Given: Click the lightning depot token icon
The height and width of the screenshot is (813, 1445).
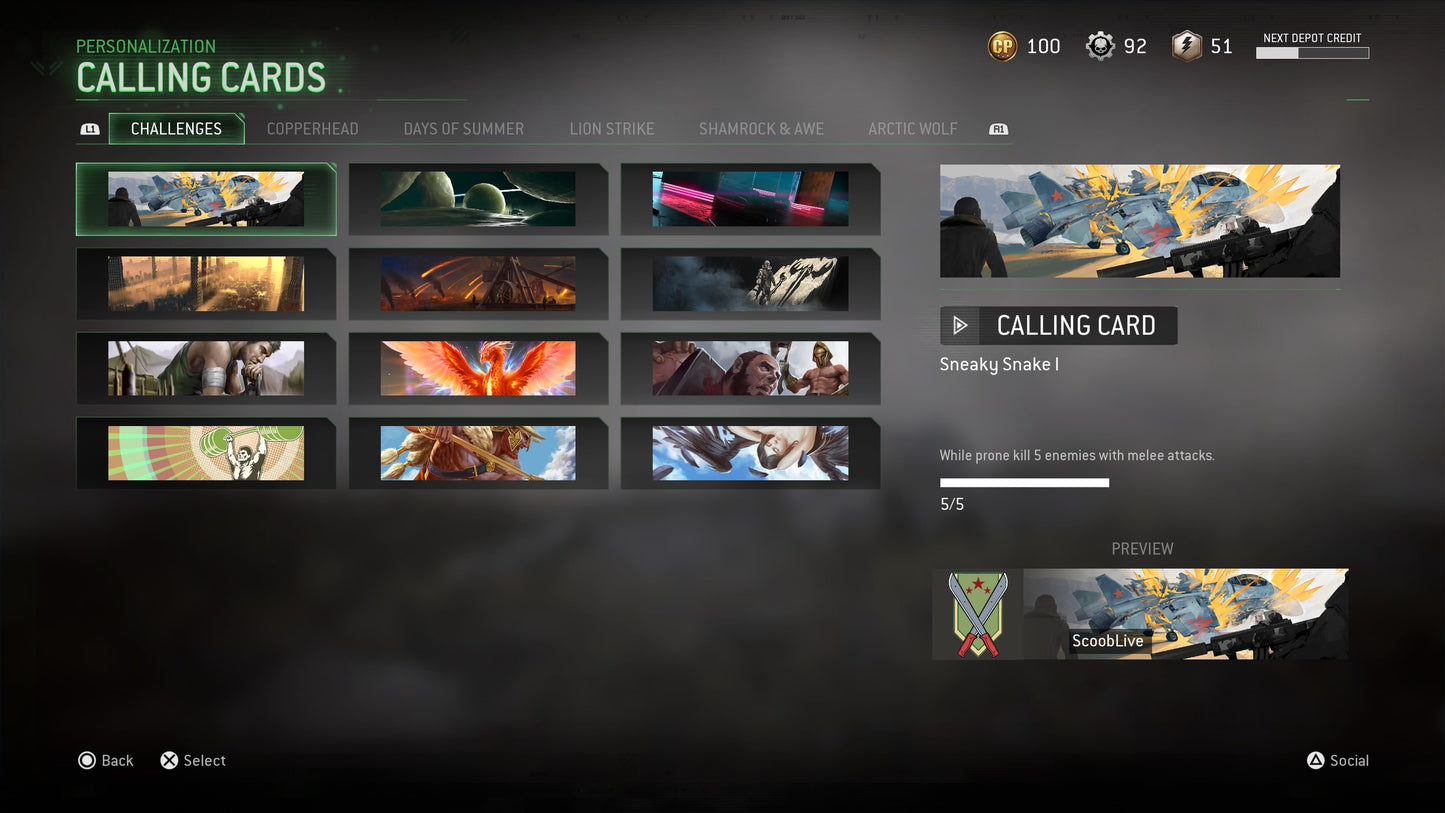Looking at the screenshot, I should pyautogui.click(x=1185, y=46).
